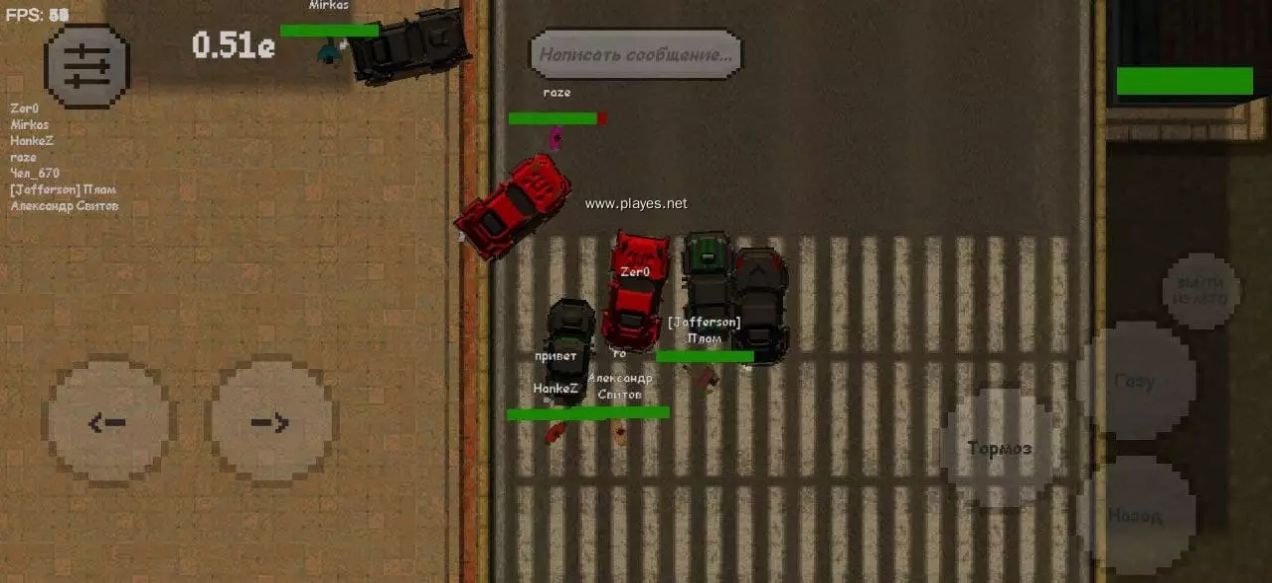Exit the car with 'Выйти из авто'
This screenshot has height=583, width=1272.
point(1201,292)
